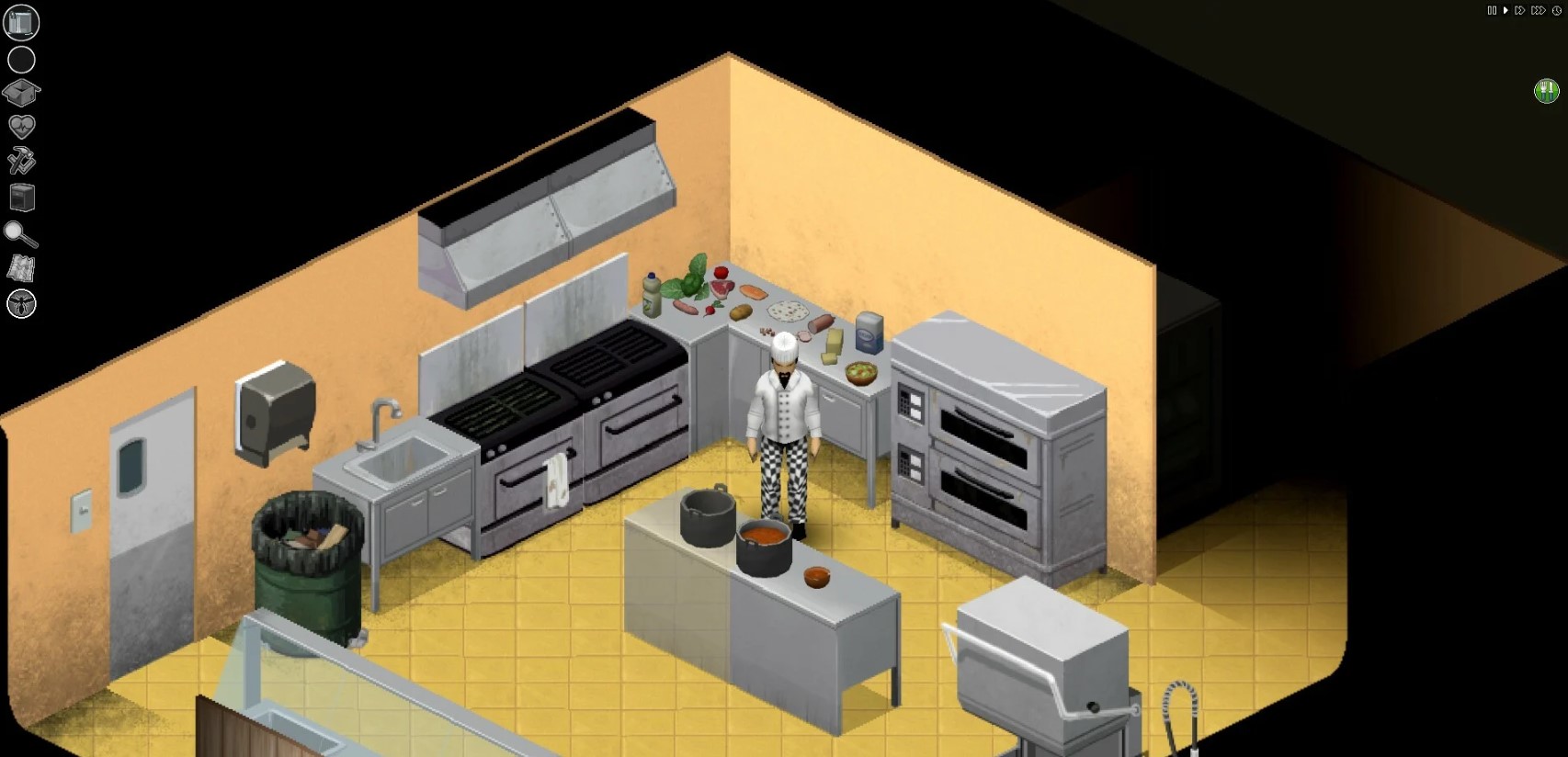1568x757 pixels.
Task: Activate double-speed fast forward
Action: pos(1520,10)
